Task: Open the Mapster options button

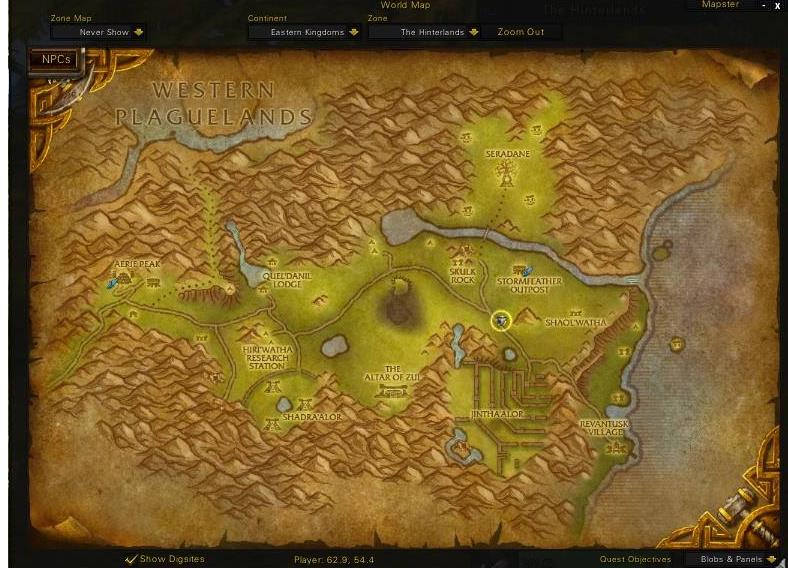Action: (x=720, y=5)
